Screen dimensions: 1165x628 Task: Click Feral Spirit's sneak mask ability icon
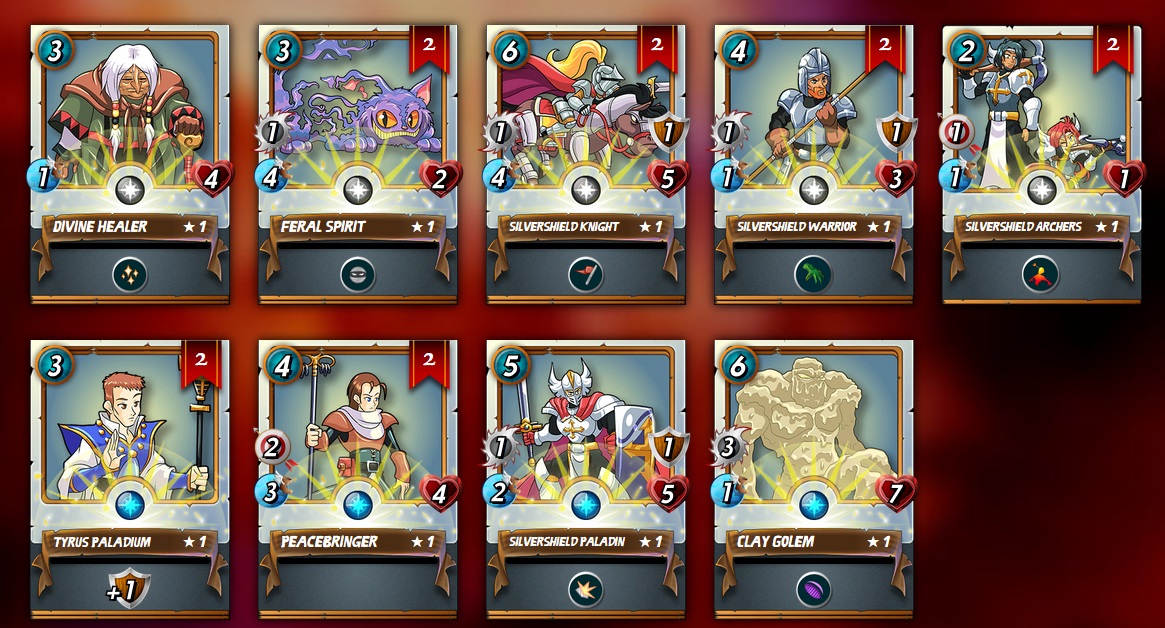pos(358,275)
